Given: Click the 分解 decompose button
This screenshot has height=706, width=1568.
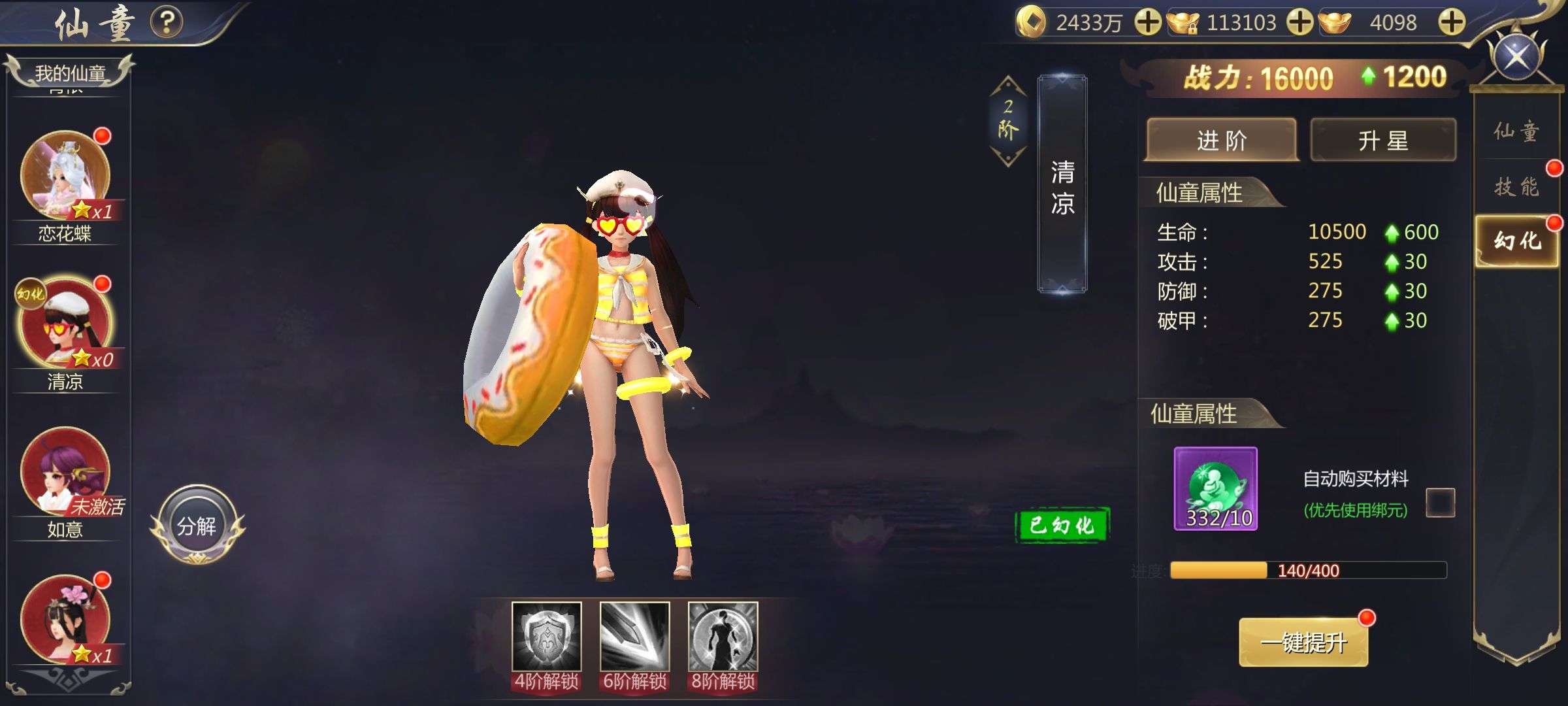Looking at the screenshot, I should click(x=197, y=526).
